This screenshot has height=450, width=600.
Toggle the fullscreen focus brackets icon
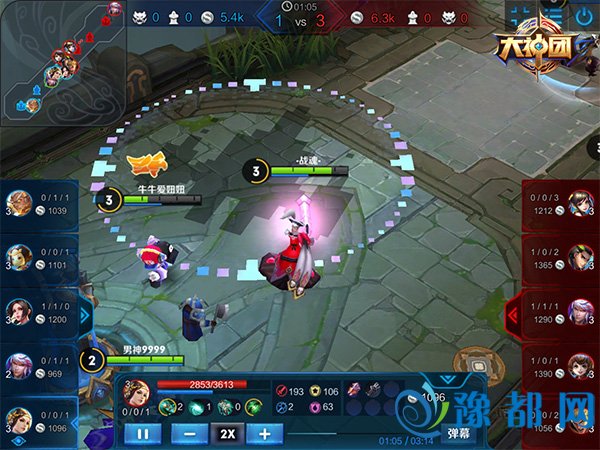[x=520, y=16]
